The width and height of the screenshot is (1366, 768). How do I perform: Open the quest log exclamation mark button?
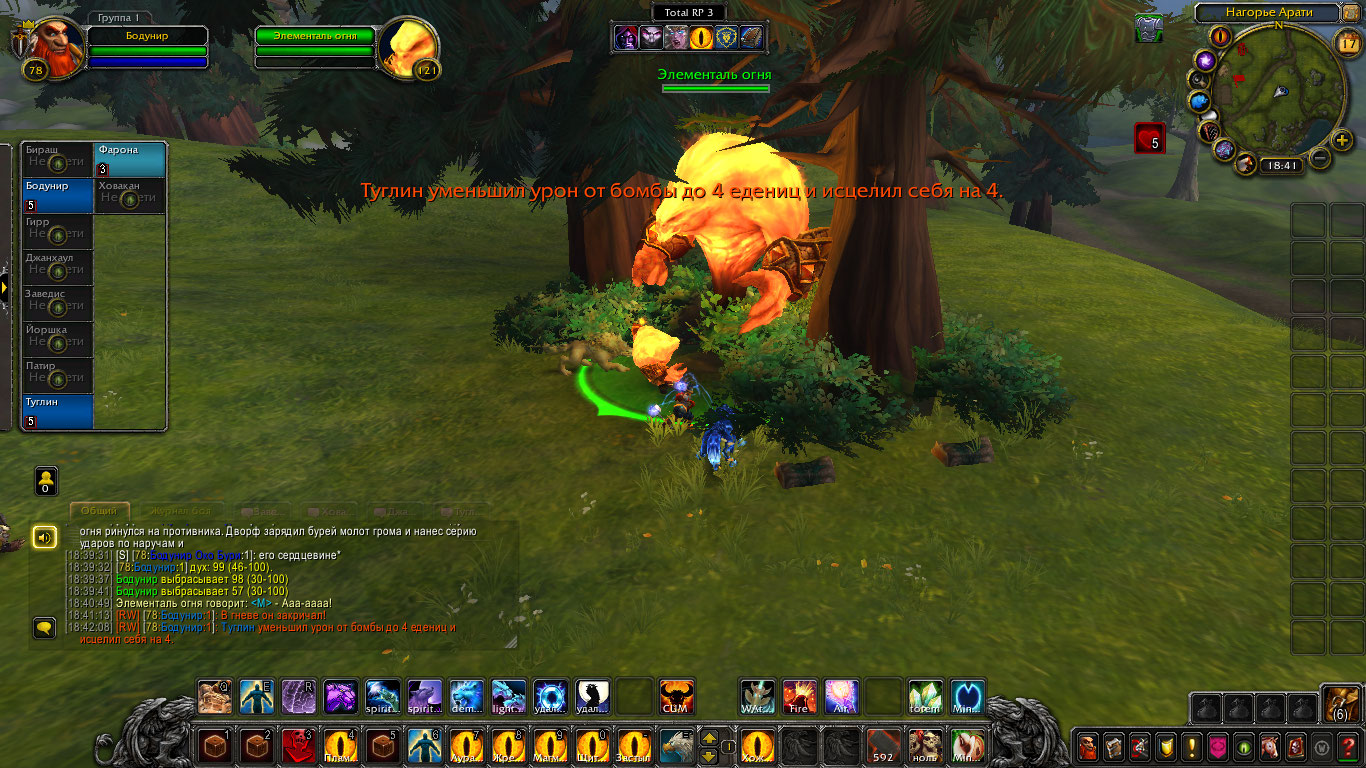1192,746
